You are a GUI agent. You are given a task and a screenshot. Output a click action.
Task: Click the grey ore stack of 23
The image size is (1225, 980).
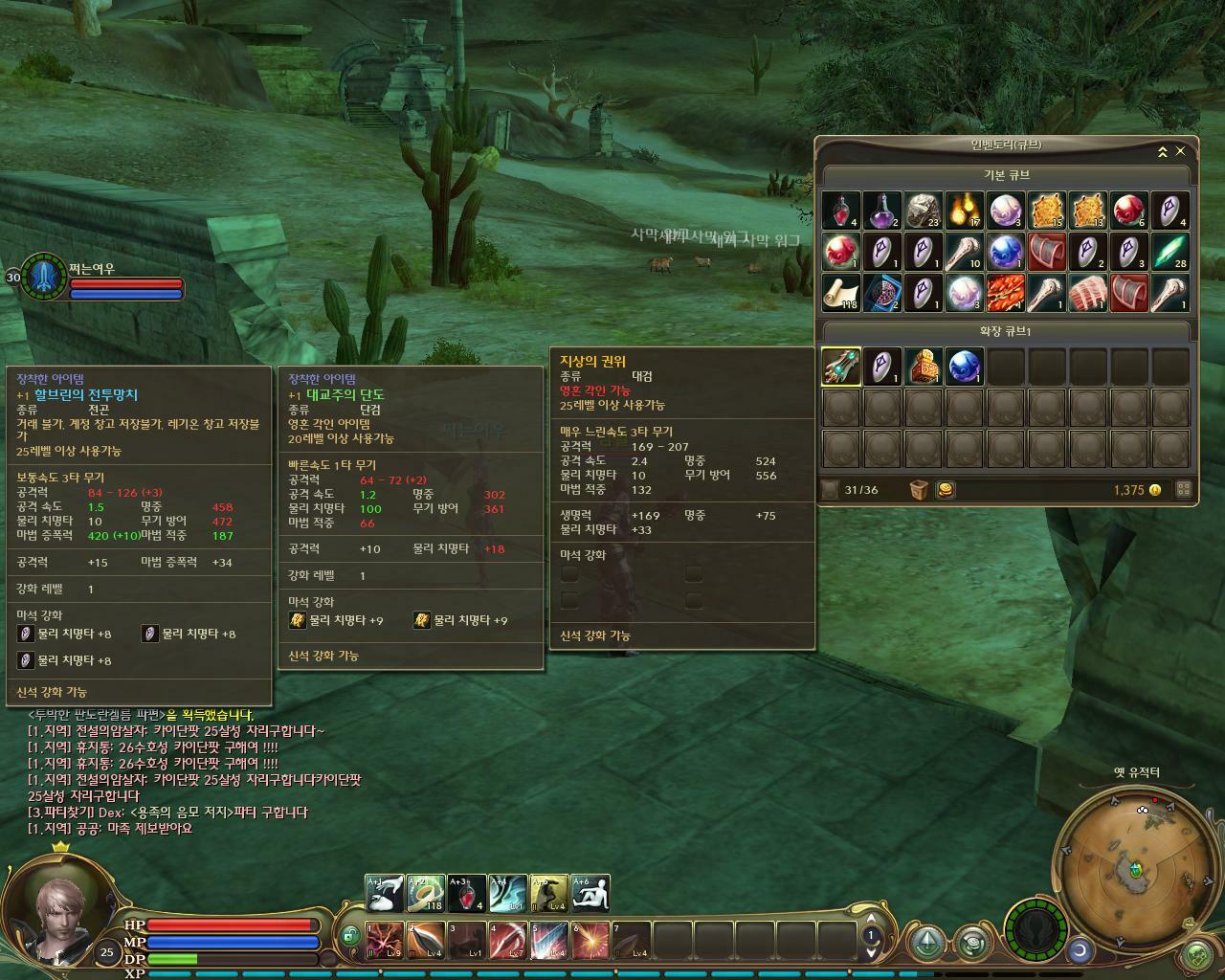coord(924,211)
